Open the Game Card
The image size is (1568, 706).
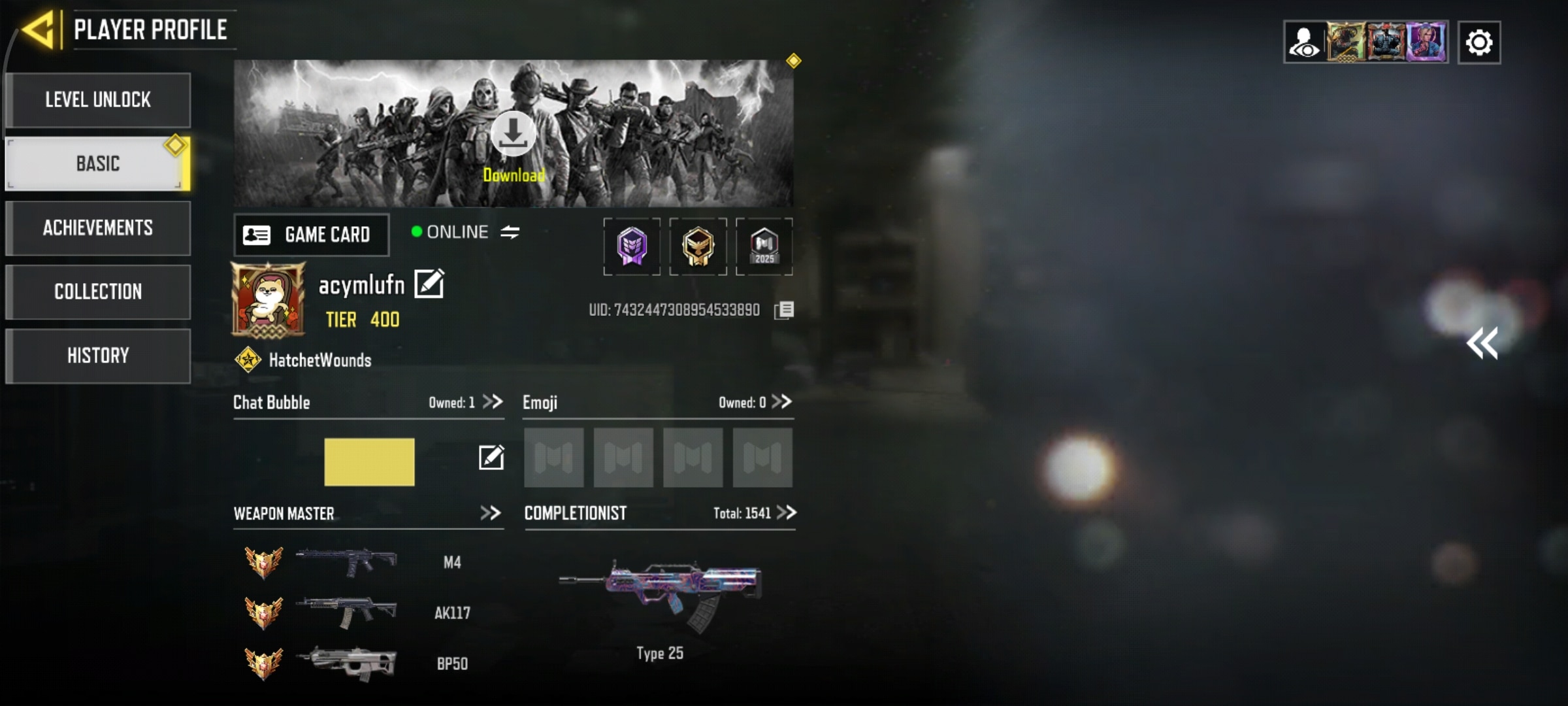(312, 235)
